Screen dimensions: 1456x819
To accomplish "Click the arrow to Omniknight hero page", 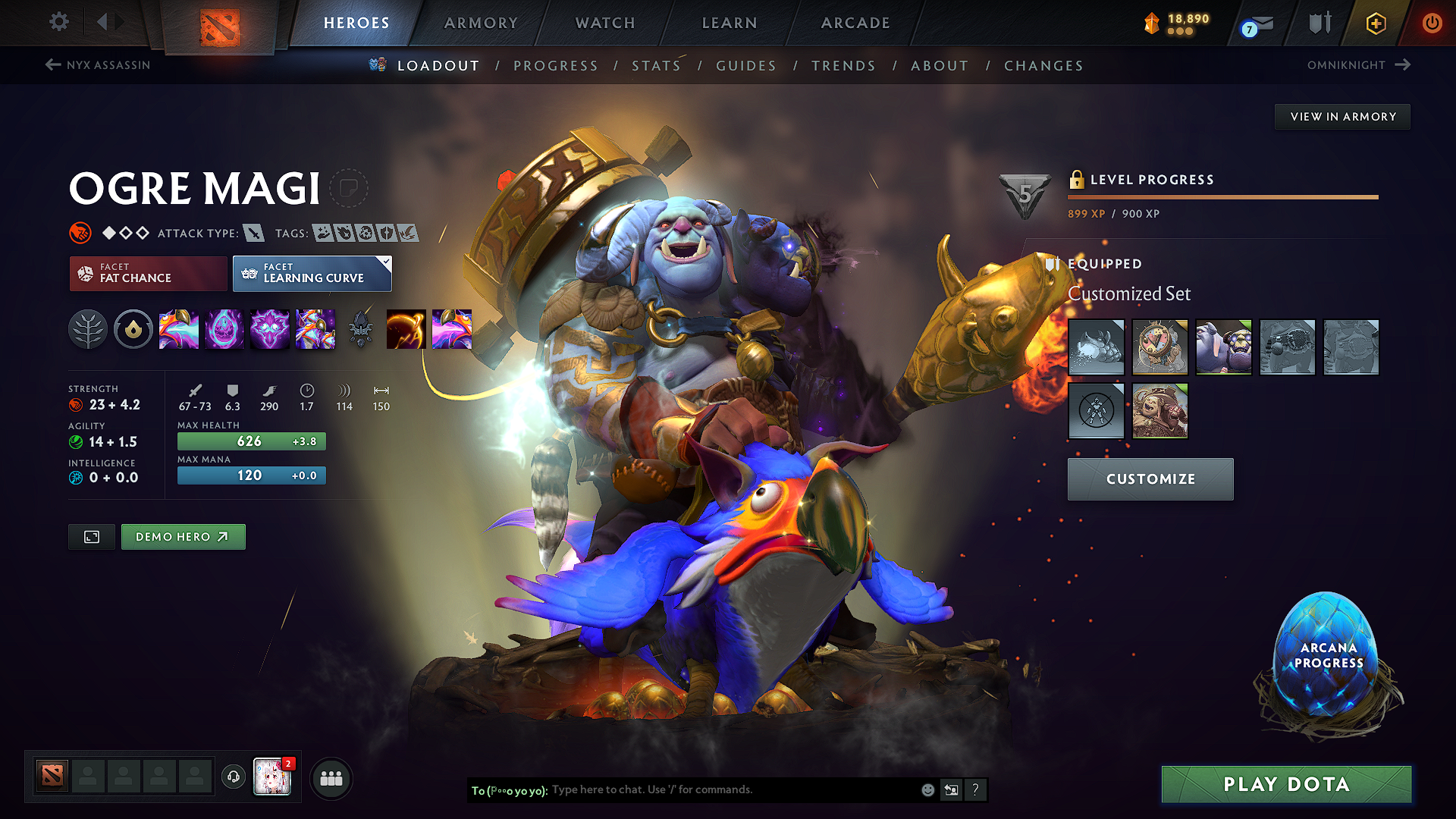I will 1401,64.
